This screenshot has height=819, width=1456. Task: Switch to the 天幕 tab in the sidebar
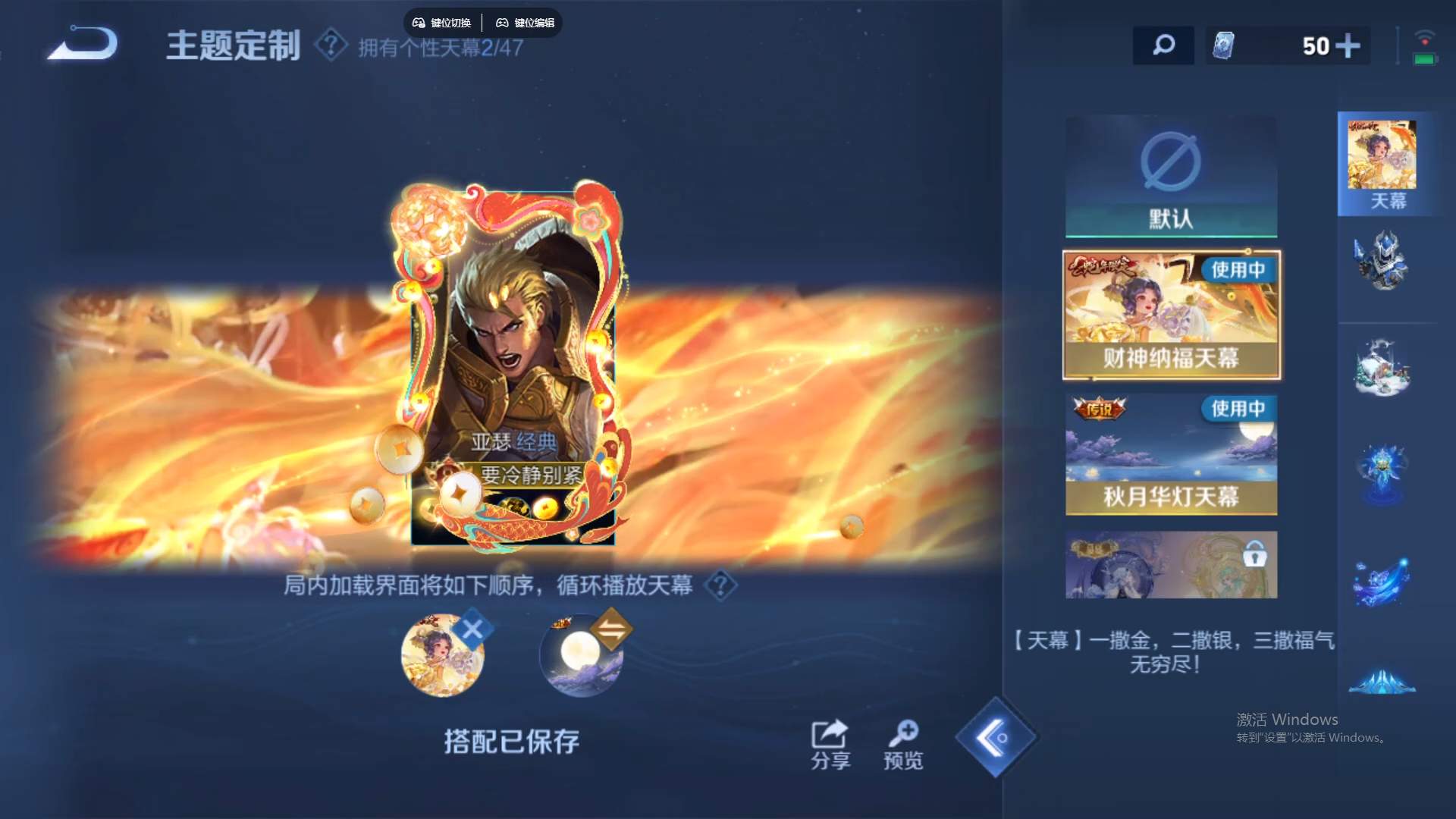pyautogui.click(x=1385, y=163)
